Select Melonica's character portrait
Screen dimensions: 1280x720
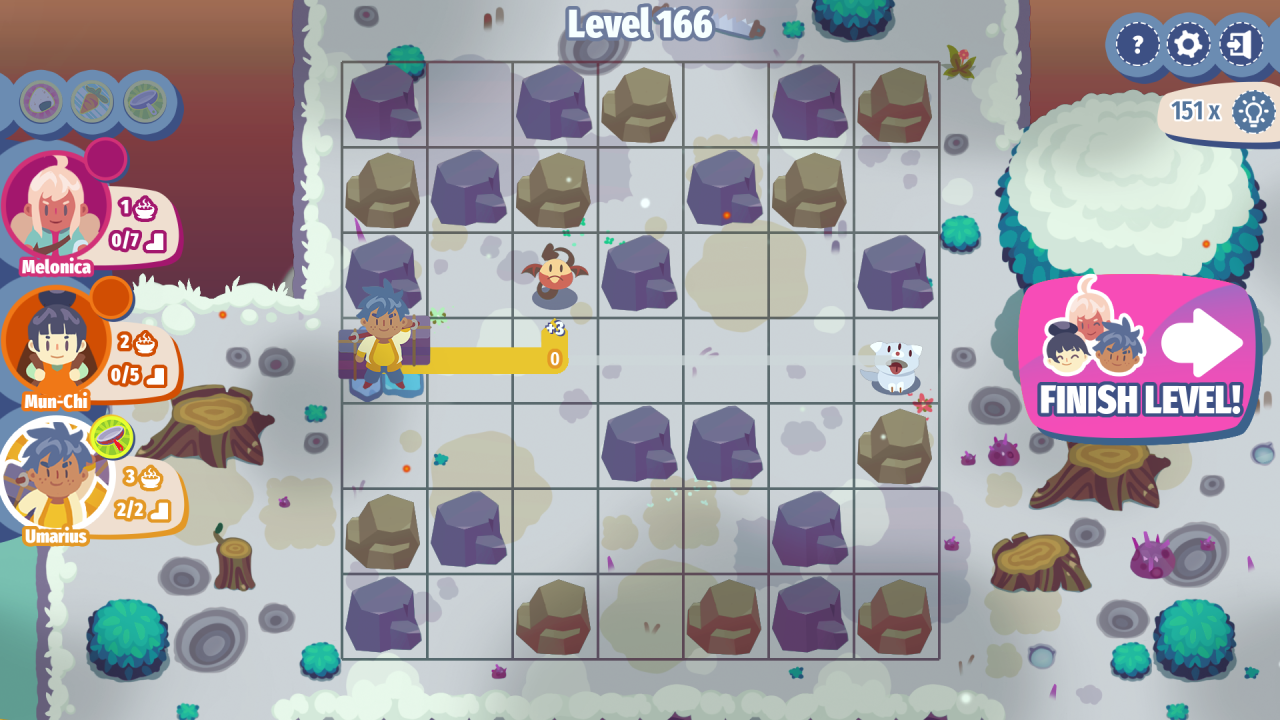point(56,205)
